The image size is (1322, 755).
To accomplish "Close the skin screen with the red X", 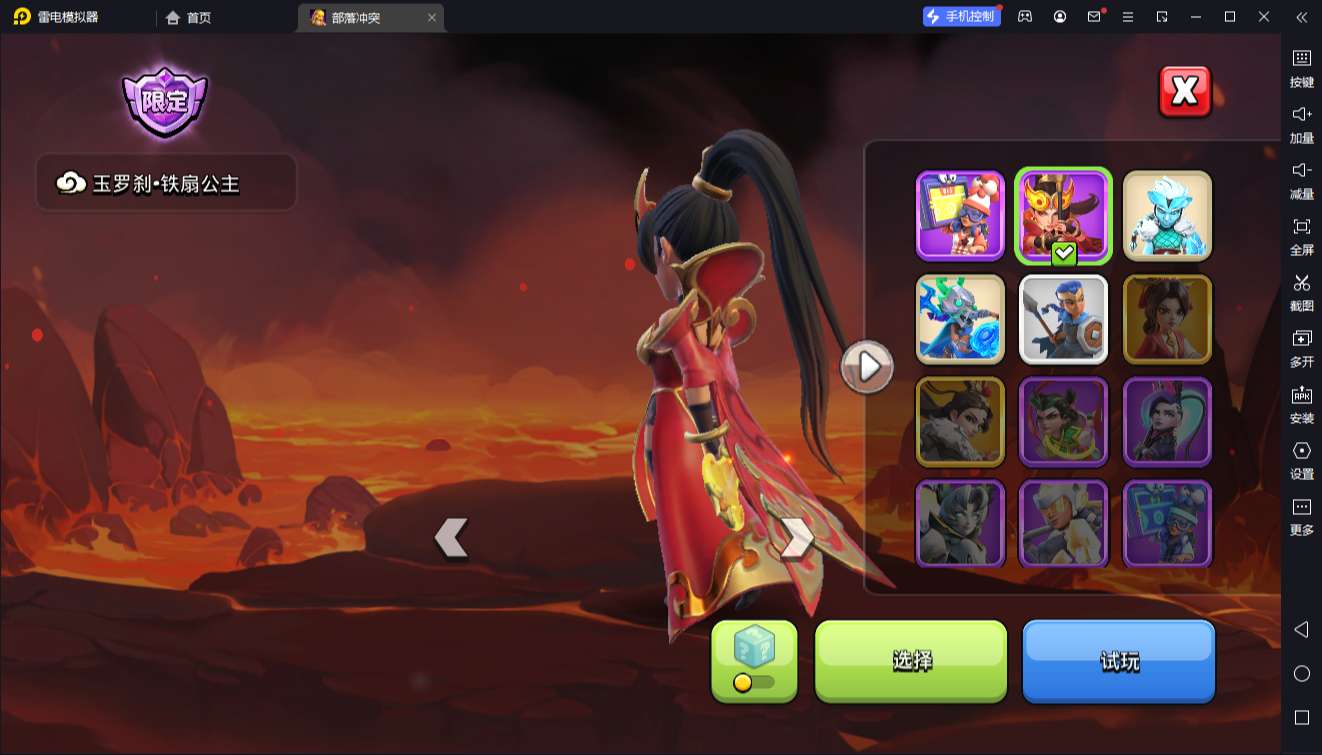I will pos(1184,92).
